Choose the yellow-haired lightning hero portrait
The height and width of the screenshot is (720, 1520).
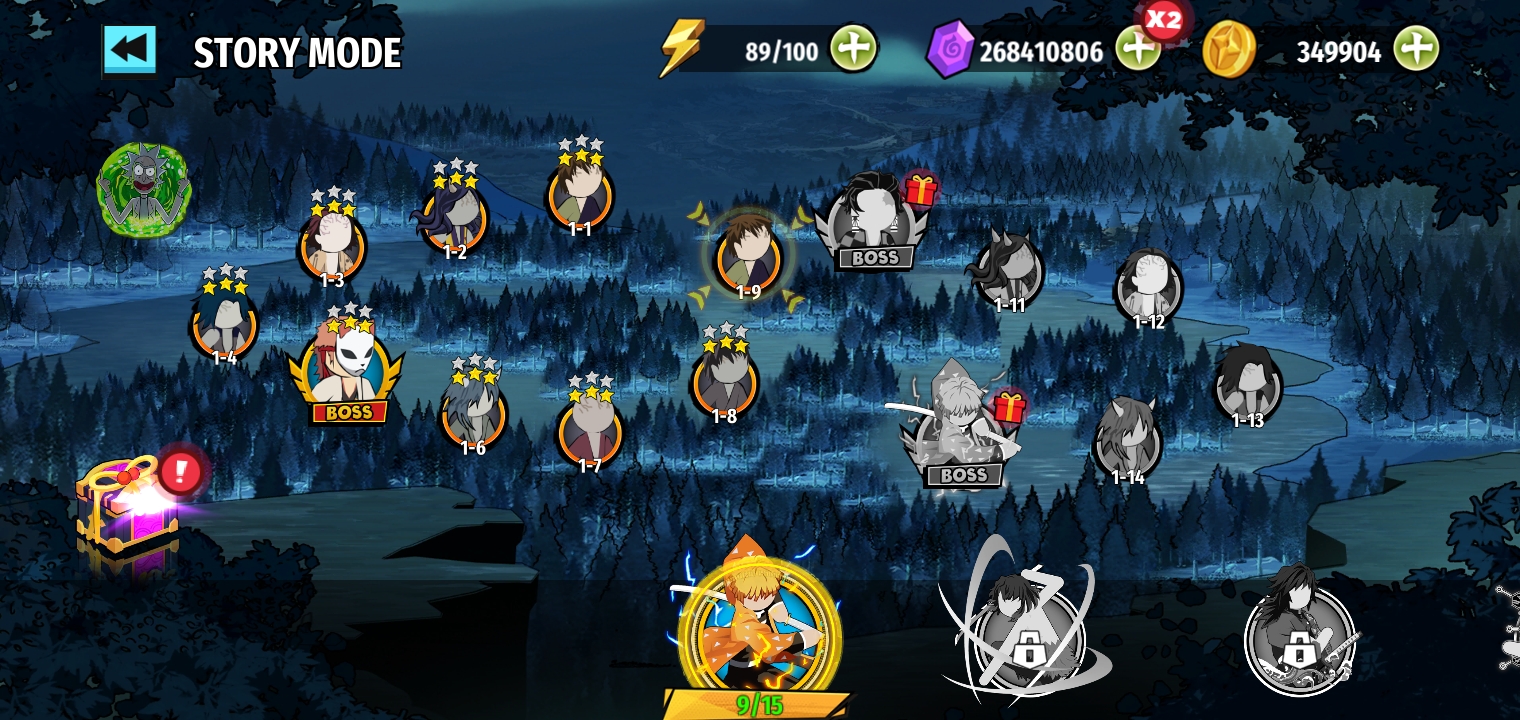point(758,625)
